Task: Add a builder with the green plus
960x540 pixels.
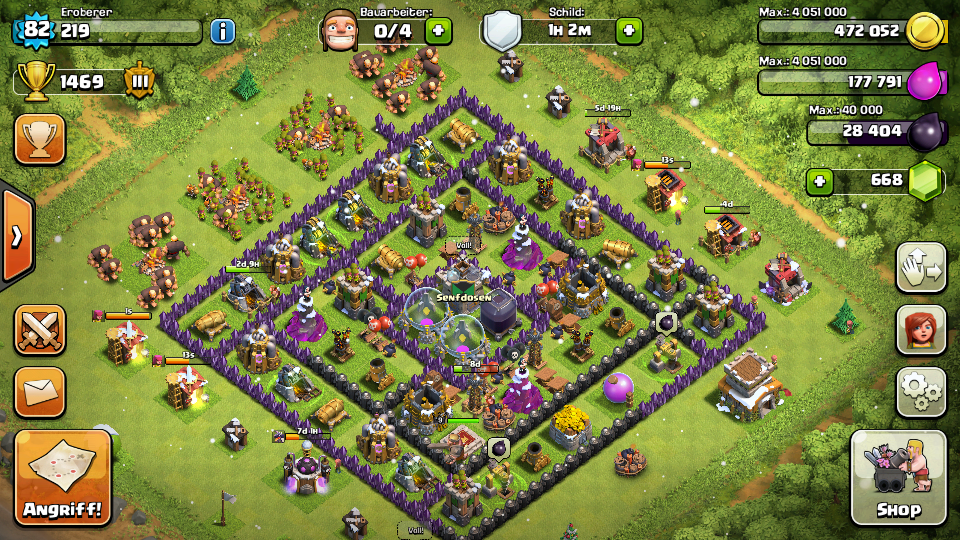Action: [x=438, y=31]
